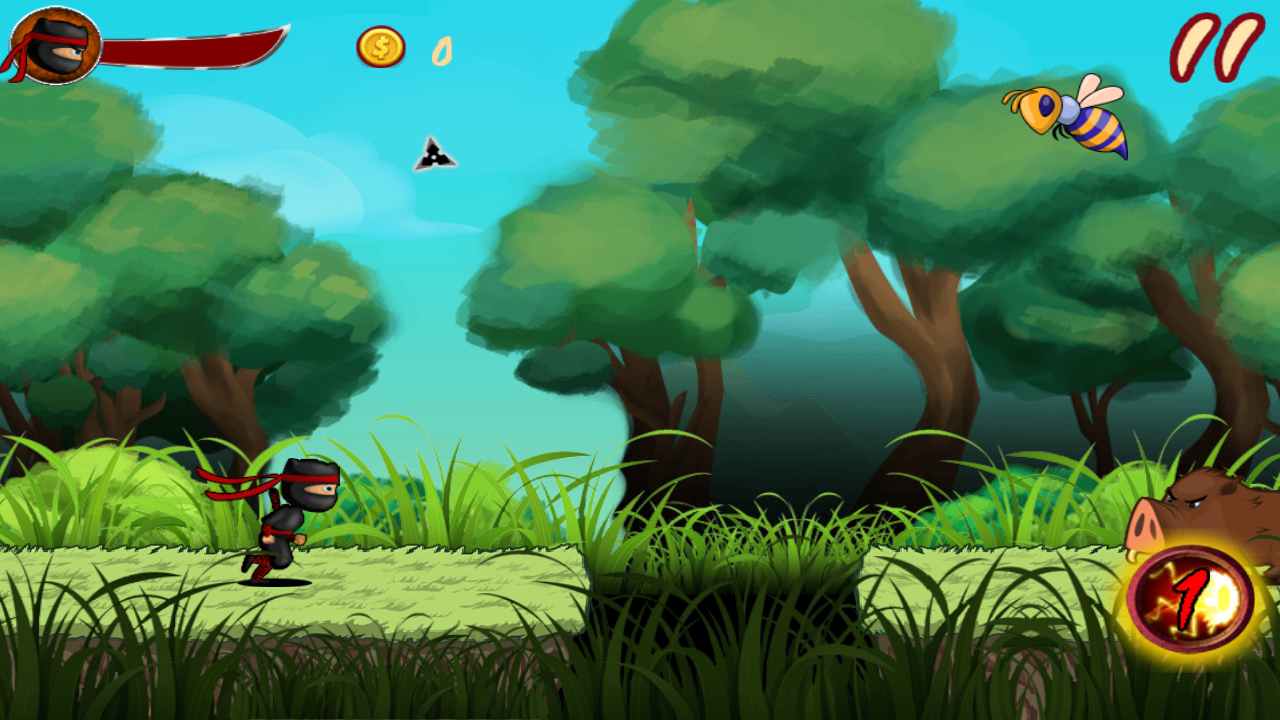Activate the red lightning special attack button

1190,599
